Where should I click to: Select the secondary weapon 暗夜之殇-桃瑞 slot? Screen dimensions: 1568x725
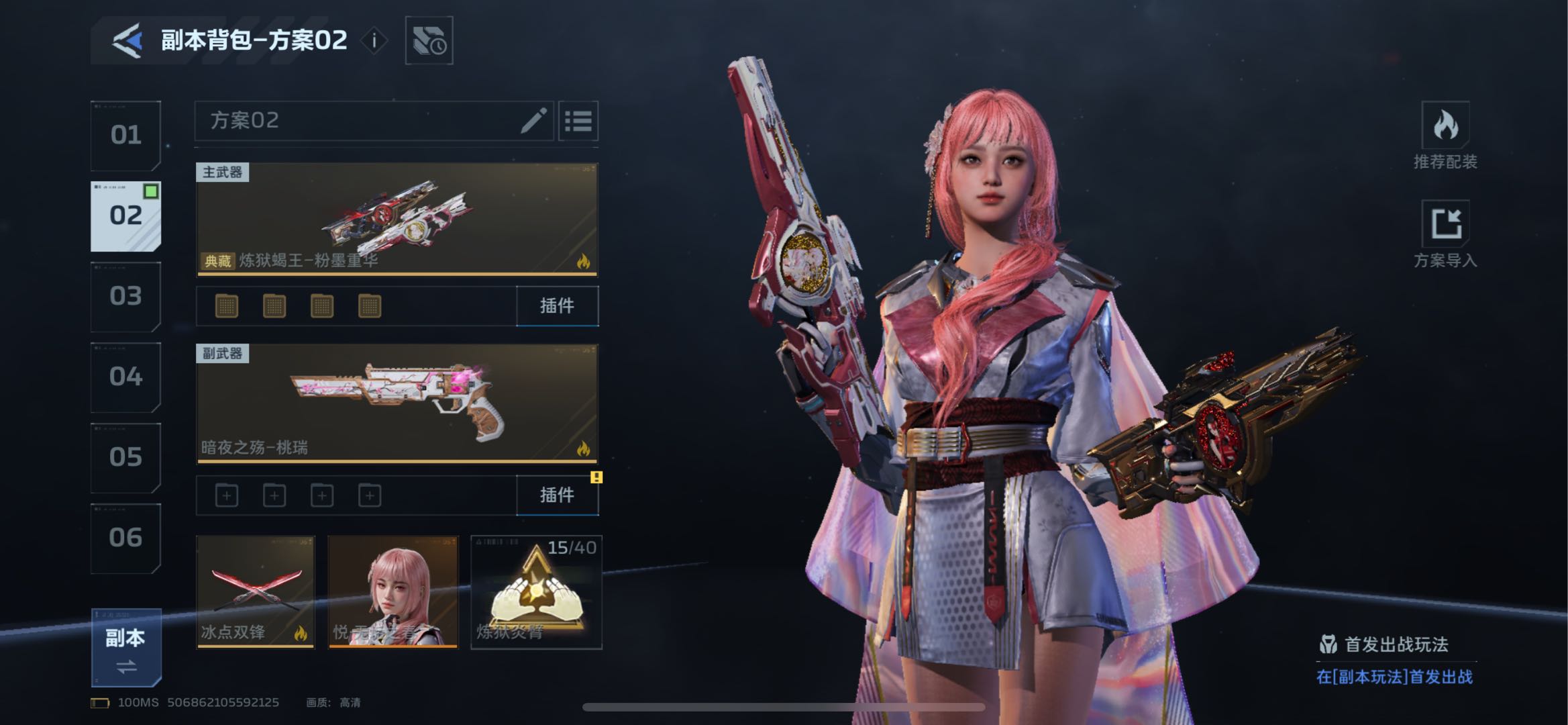tap(397, 403)
